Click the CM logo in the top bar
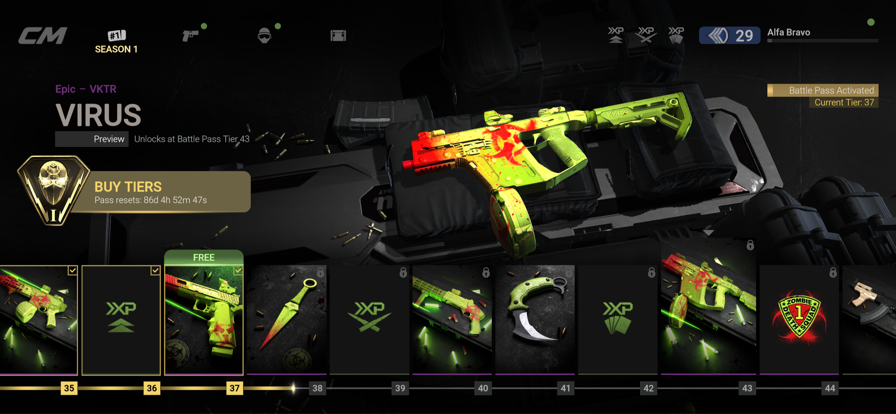This screenshot has height=414, width=896. pyautogui.click(x=43, y=36)
